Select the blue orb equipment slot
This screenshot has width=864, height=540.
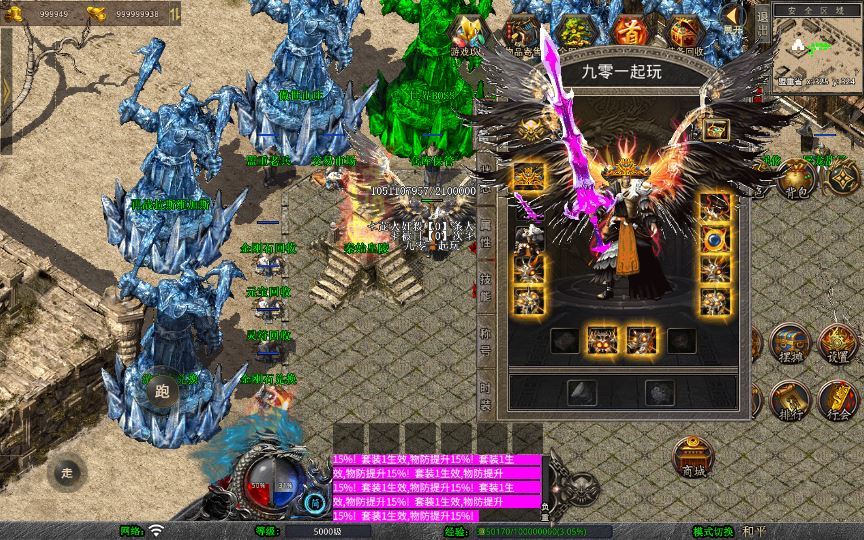(713, 240)
